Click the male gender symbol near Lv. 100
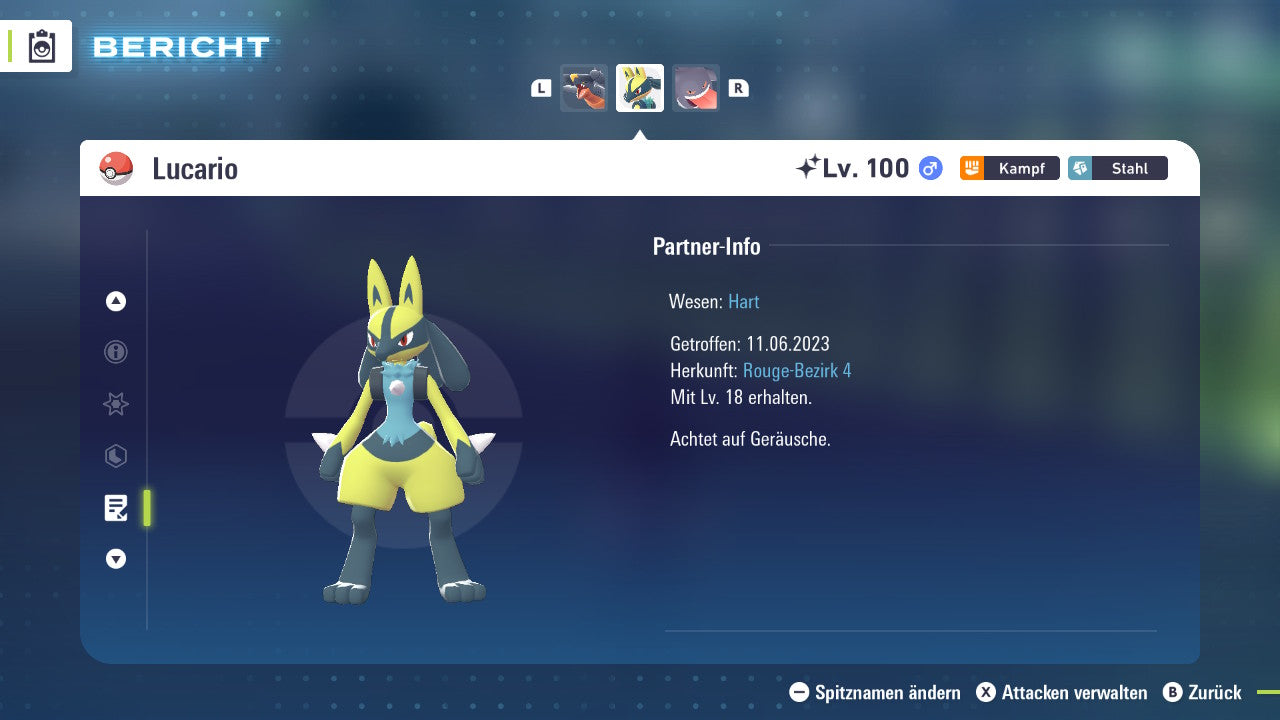Image resolution: width=1280 pixels, height=720 pixels. pyautogui.click(x=928, y=168)
